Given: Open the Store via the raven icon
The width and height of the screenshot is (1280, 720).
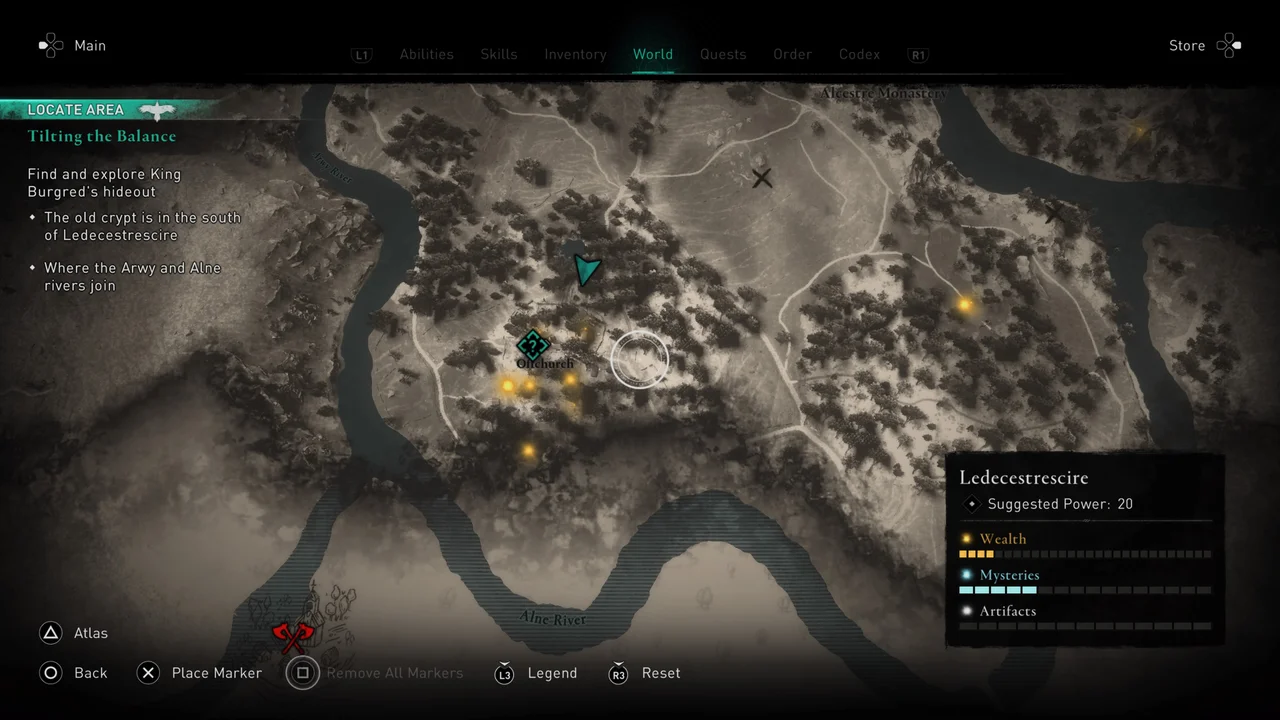Looking at the screenshot, I should click(1229, 45).
